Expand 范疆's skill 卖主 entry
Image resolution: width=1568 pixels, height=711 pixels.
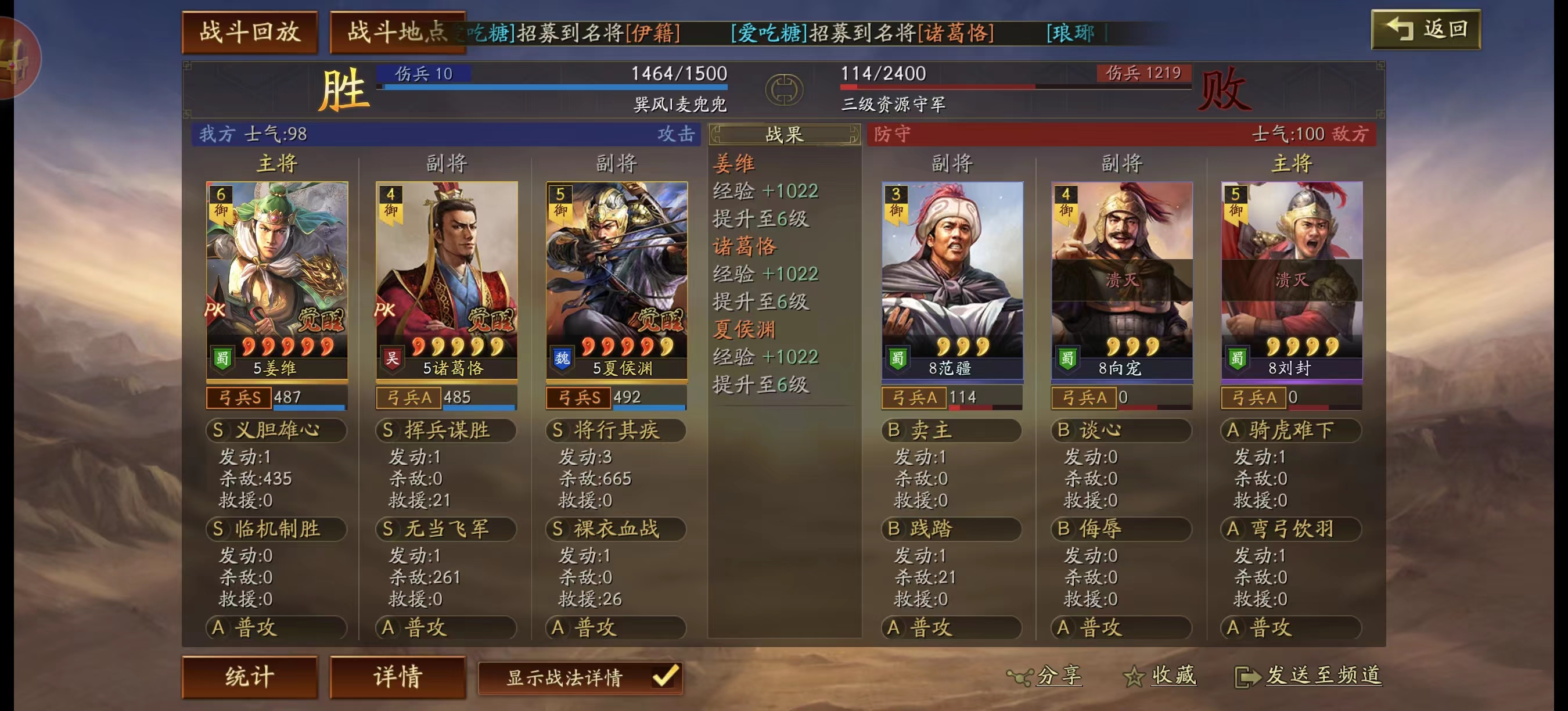pyautogui.click(x=950, y=430)
